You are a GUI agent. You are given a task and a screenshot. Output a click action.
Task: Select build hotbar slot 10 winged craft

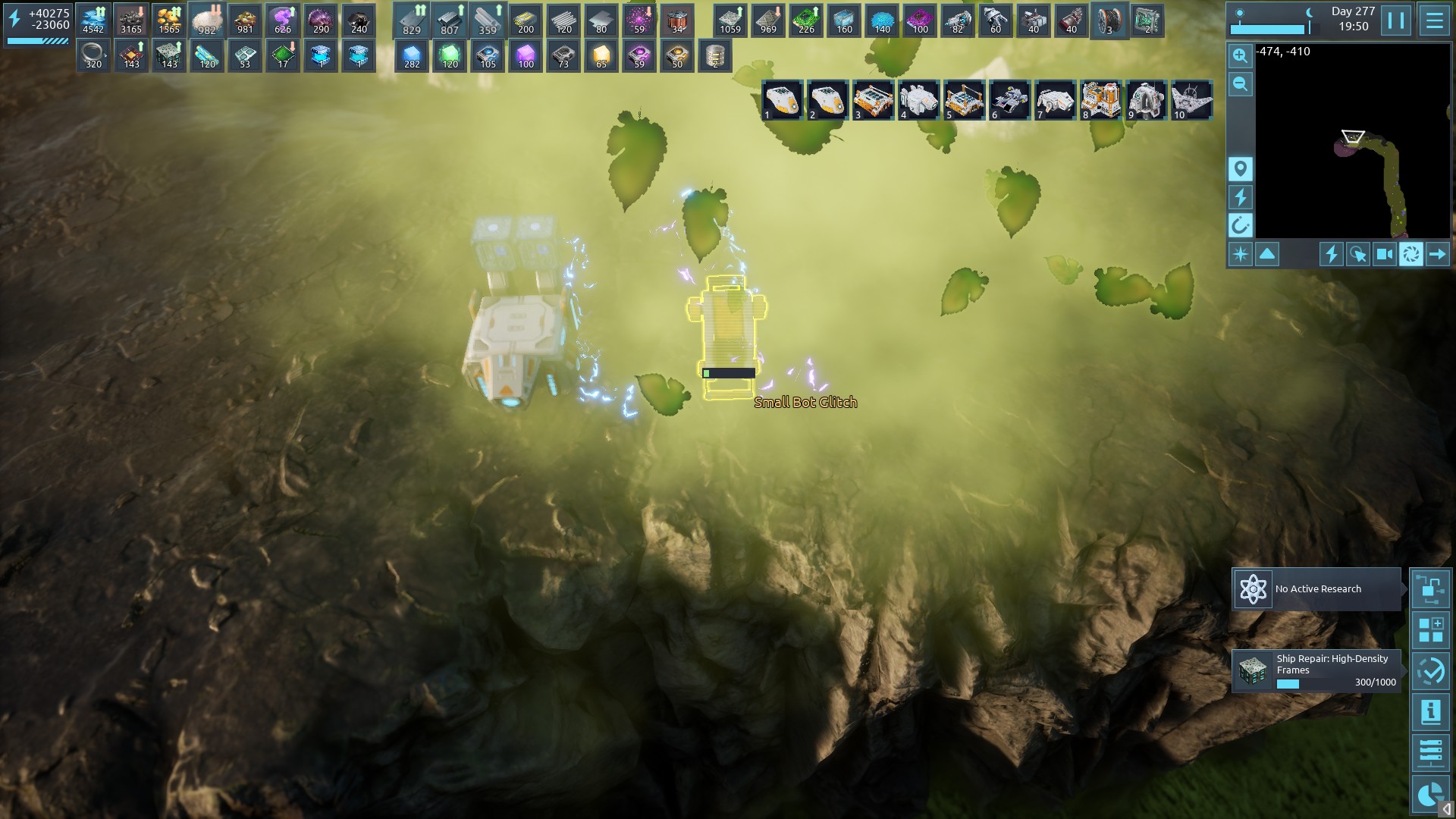tap(1191, 100)
